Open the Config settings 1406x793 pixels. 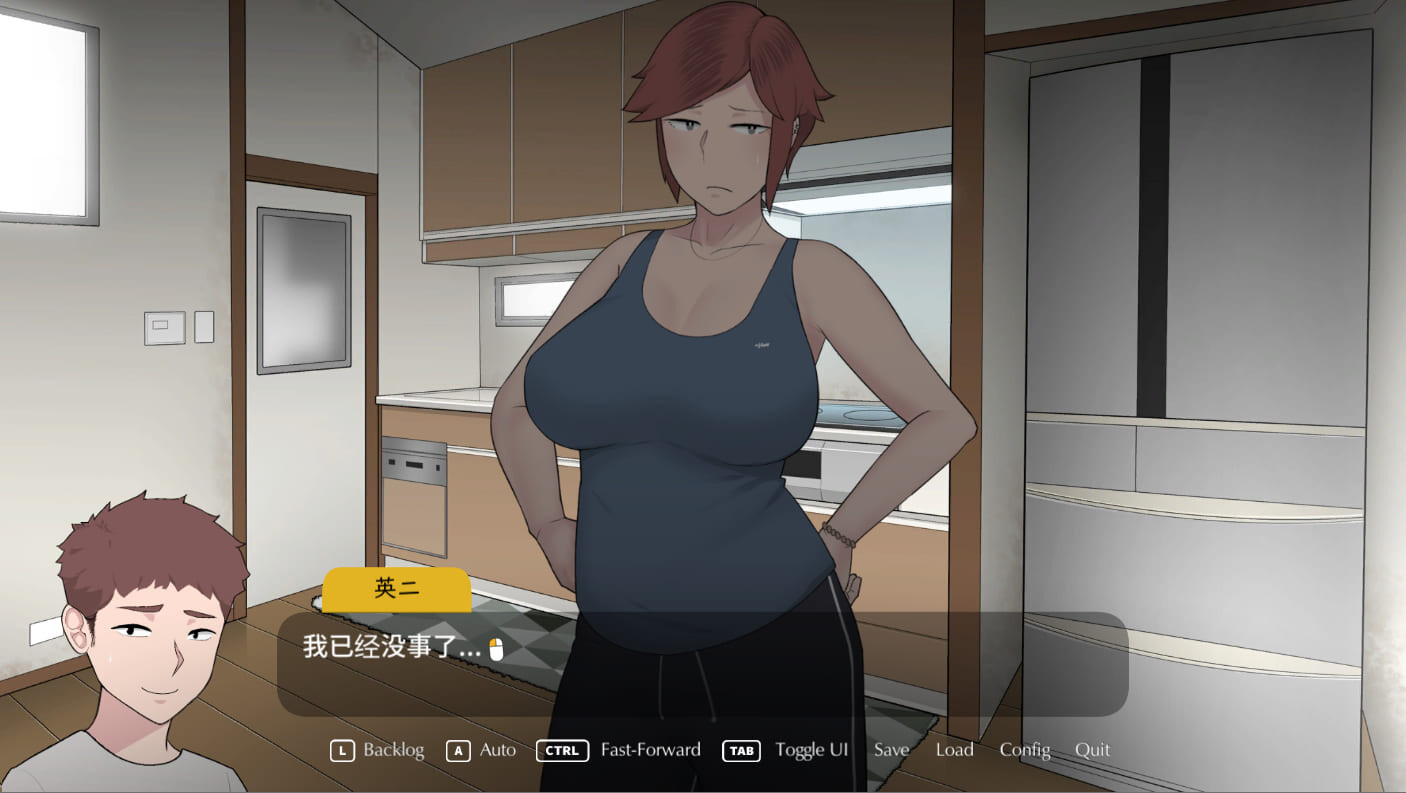click(1025, 750)
